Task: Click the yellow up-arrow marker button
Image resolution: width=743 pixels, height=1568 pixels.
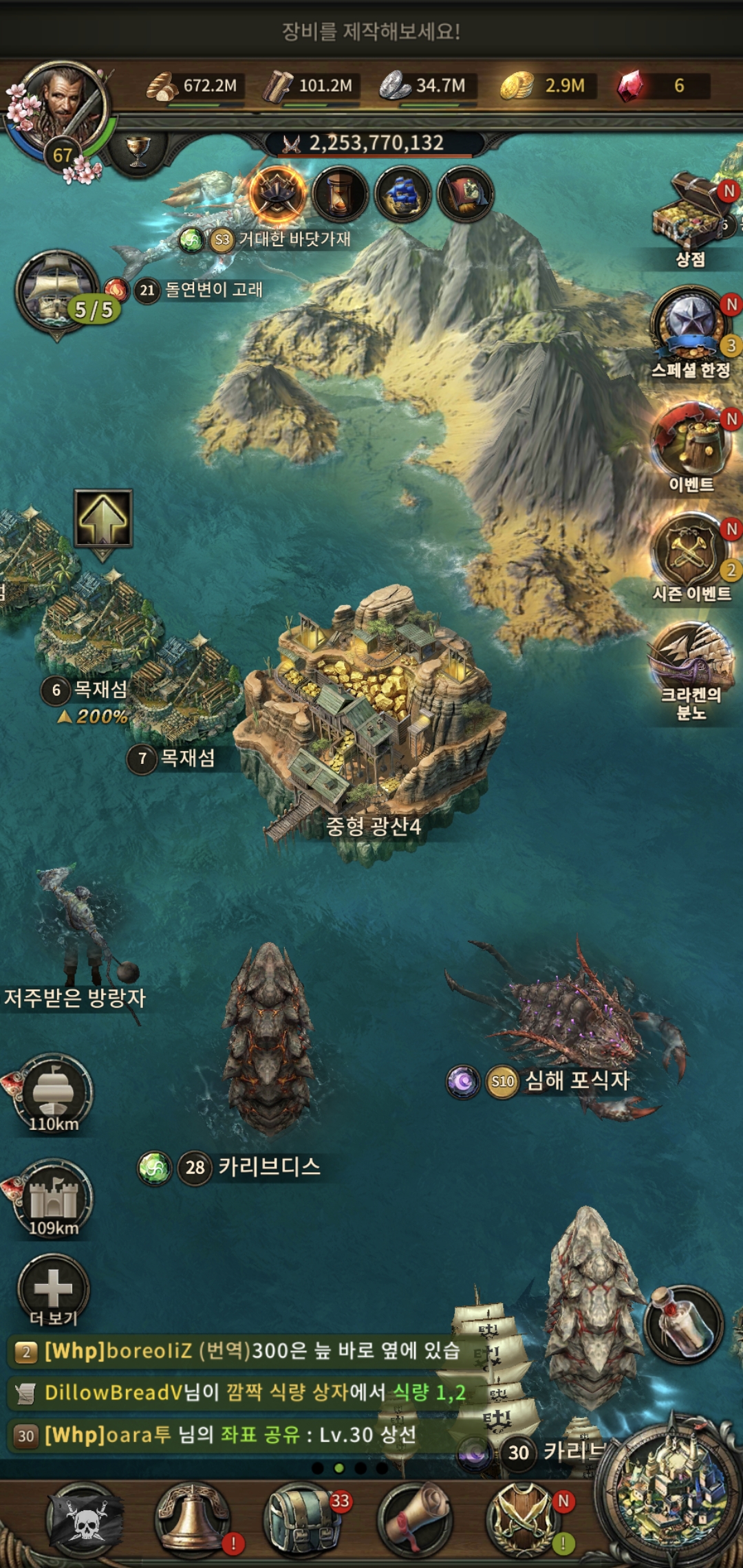Action: 103,519
